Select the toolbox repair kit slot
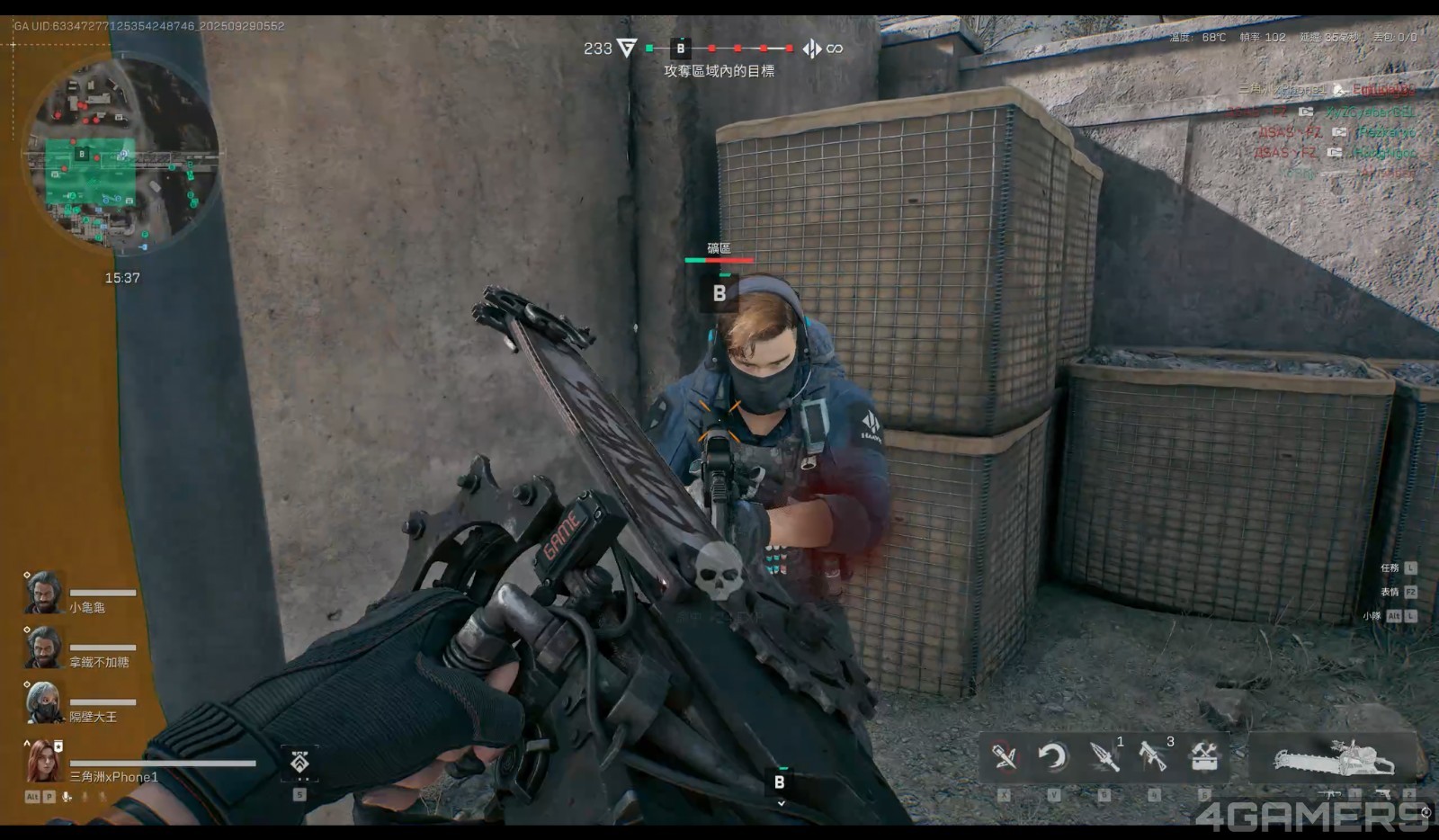1439x840 pixels. click(1204, 757)
